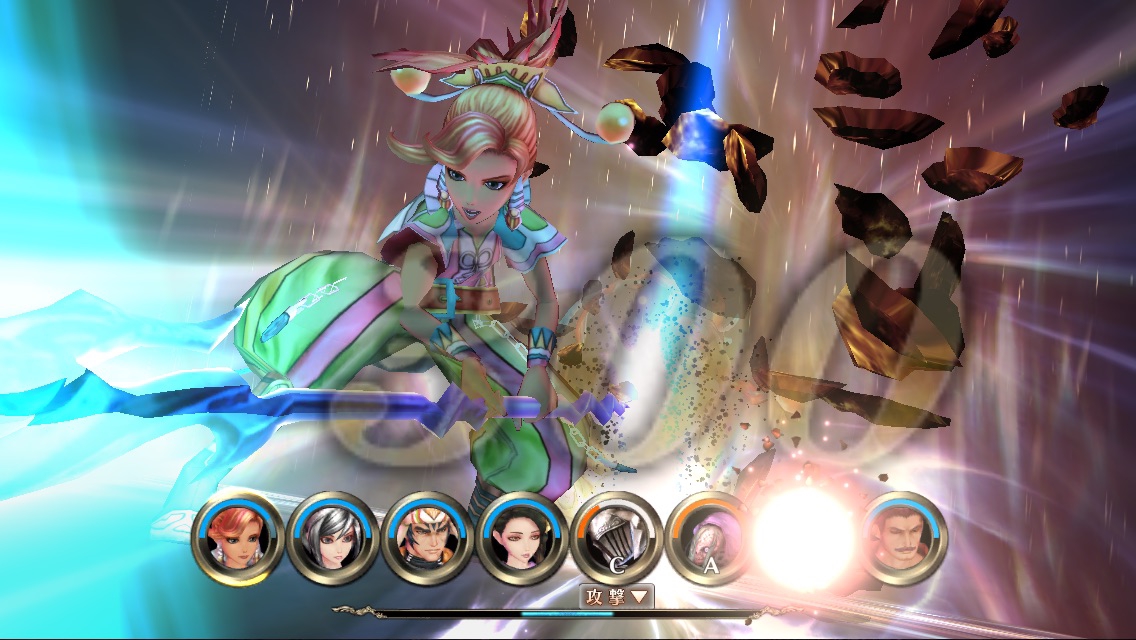Select the black-haired woman portrait
Screen dimensions: 1136x640
[521, 537]
